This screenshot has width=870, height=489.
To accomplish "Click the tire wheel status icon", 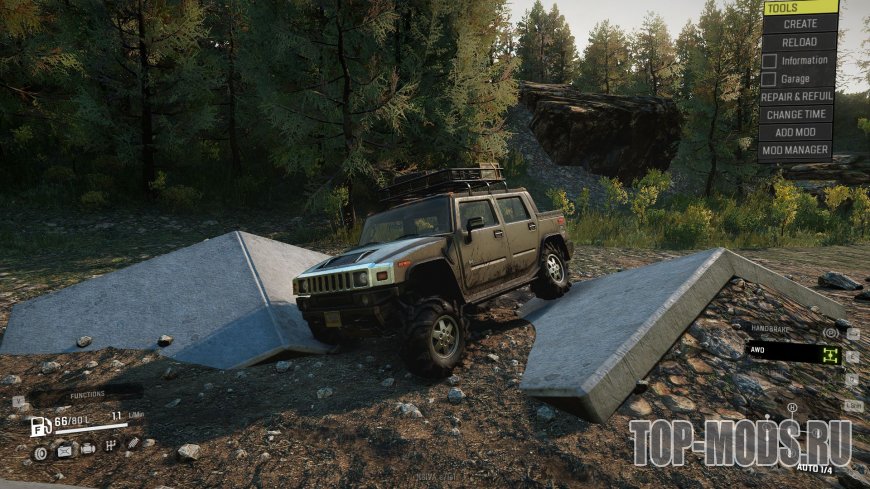I will pyautogui.click(x=40, y=453).
